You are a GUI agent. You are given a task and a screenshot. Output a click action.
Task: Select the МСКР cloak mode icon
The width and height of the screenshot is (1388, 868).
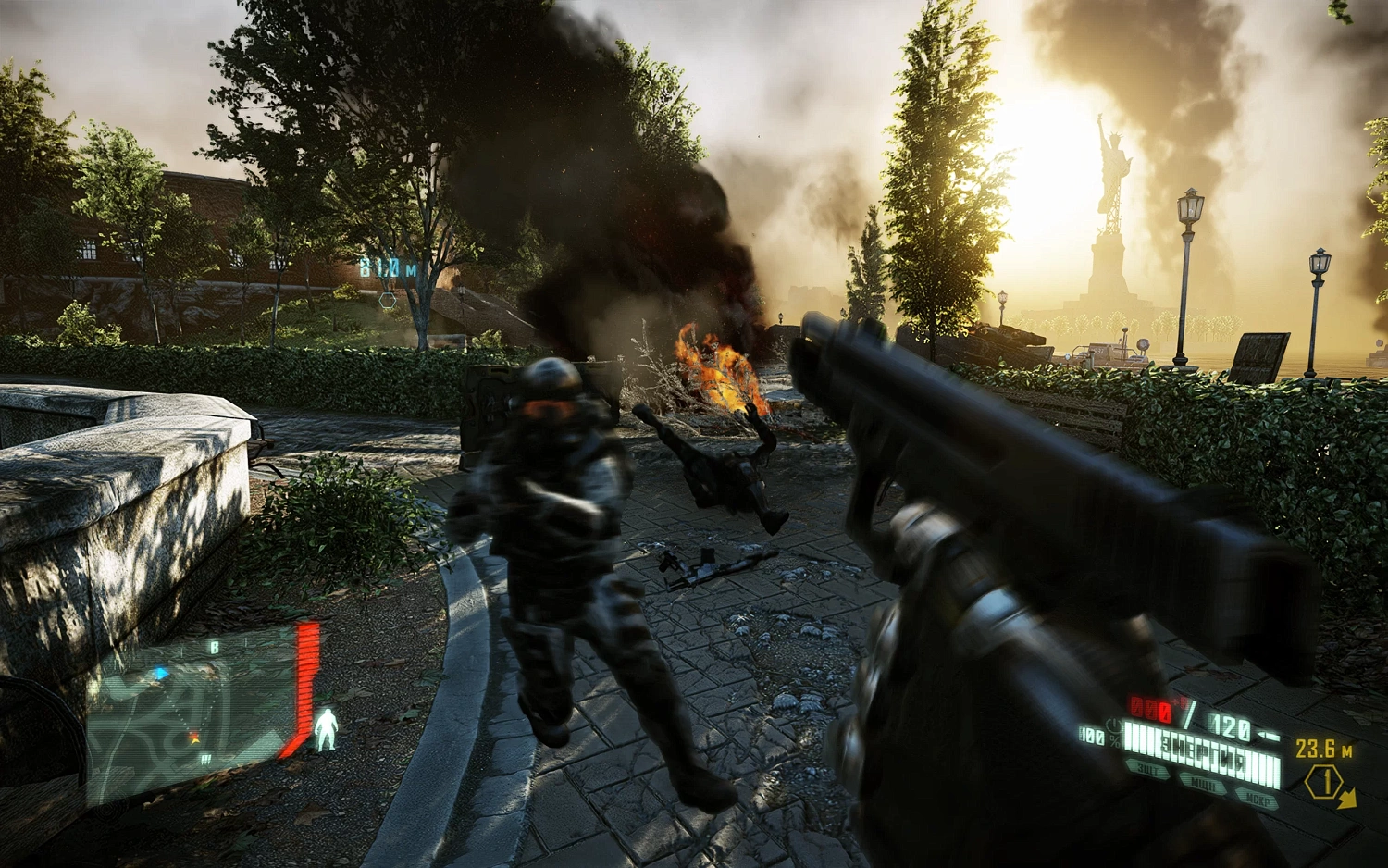point(1258,799)
